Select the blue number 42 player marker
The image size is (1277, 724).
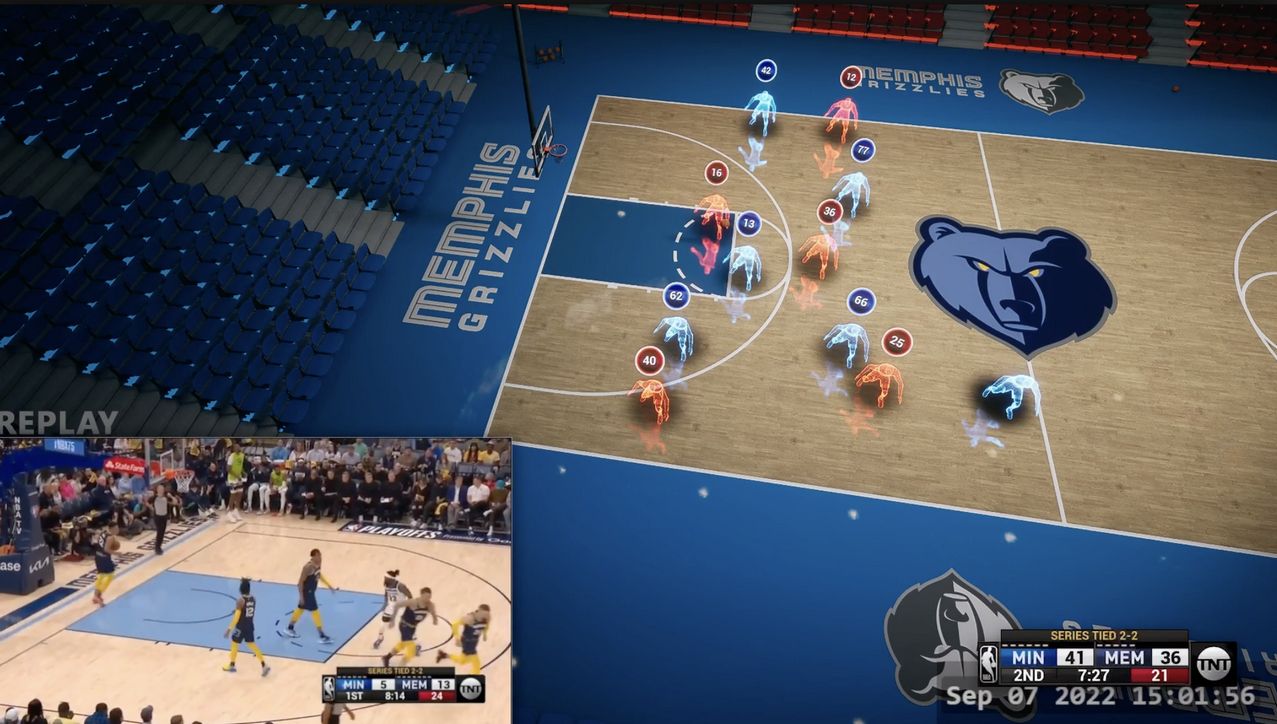tap(766, 71)
